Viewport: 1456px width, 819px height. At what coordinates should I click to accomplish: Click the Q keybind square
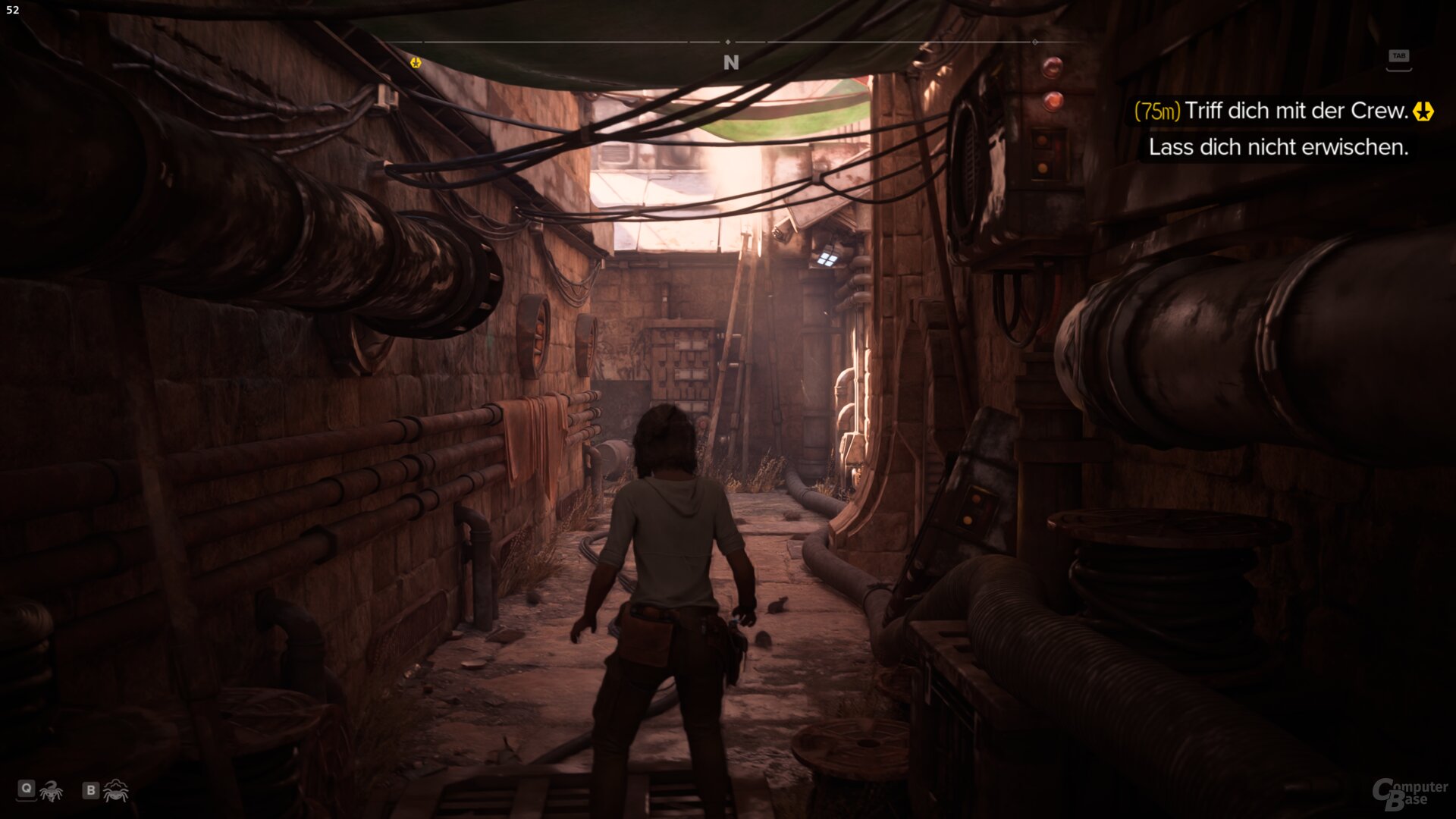[27, 789]
